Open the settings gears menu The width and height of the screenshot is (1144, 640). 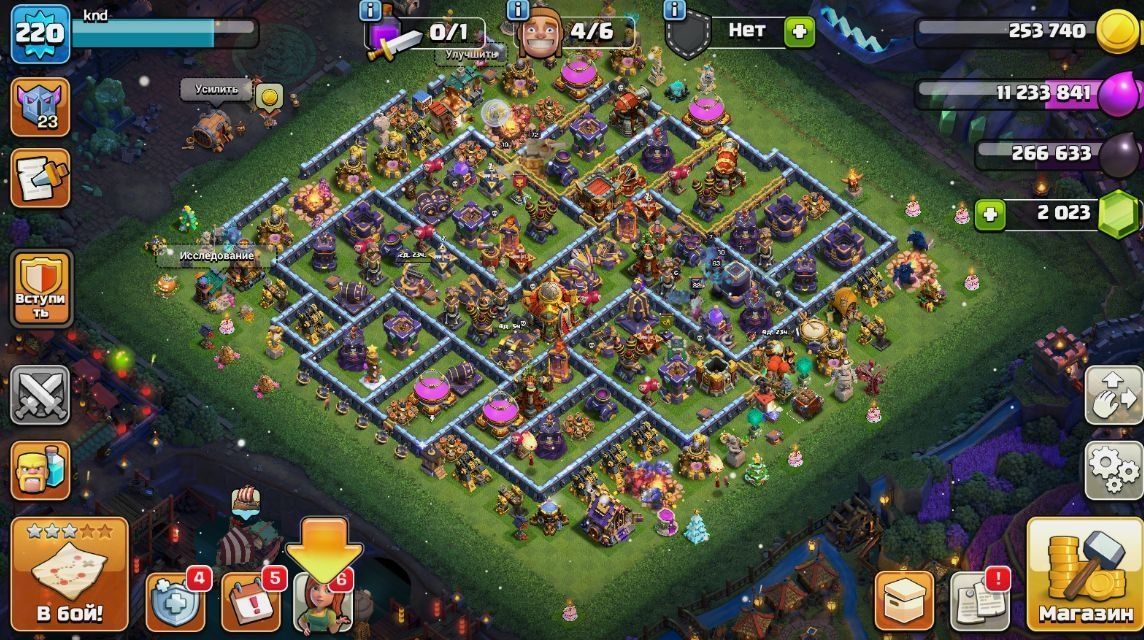point(1114,470)
